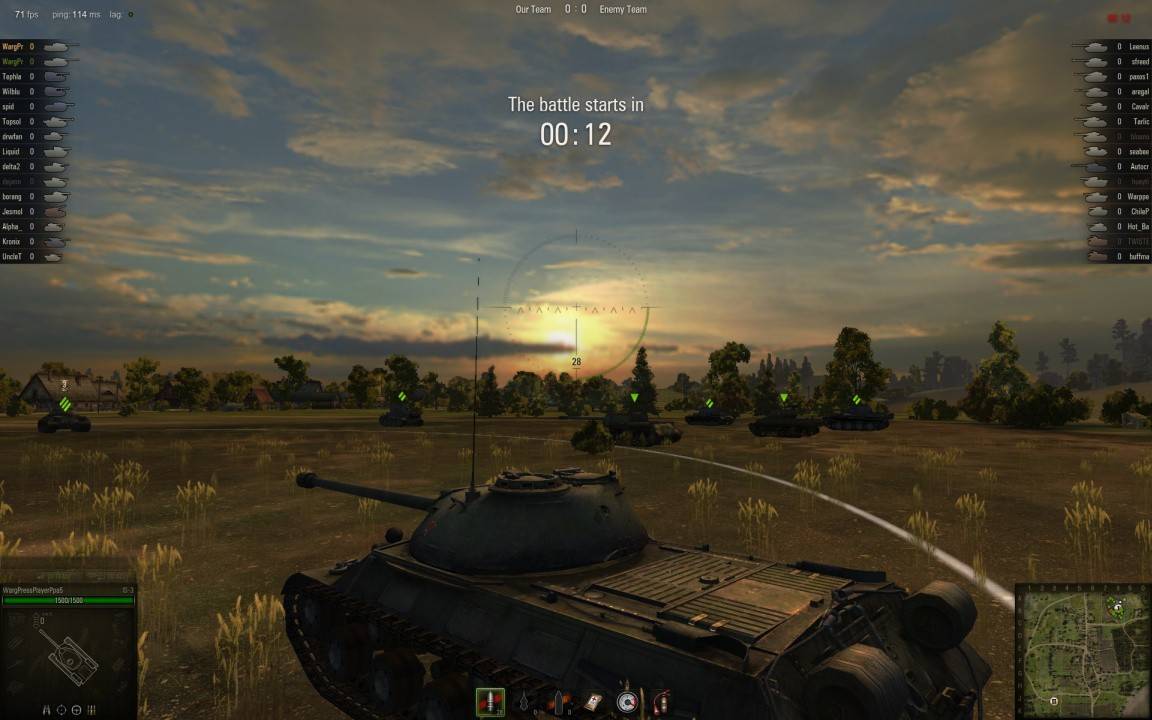Use the first aid kit consumable

[594, 702]
